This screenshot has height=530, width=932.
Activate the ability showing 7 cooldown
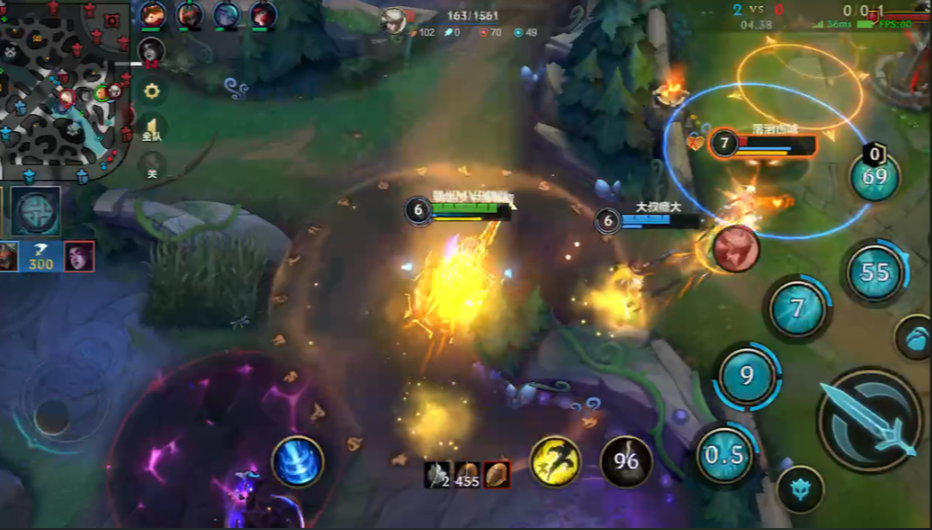pos(797,308)
